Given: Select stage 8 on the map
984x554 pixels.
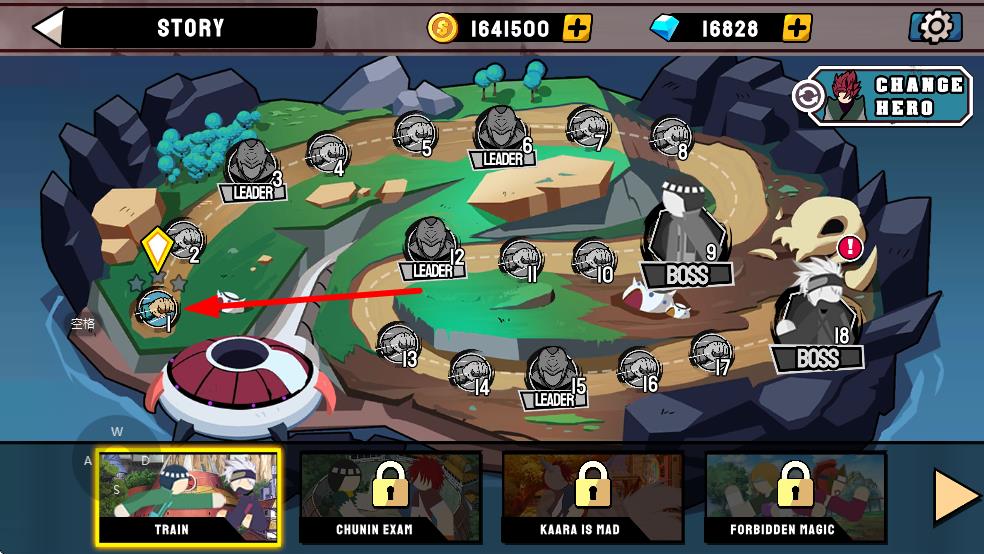Looking at the screenshot, I should coord(669,136).
